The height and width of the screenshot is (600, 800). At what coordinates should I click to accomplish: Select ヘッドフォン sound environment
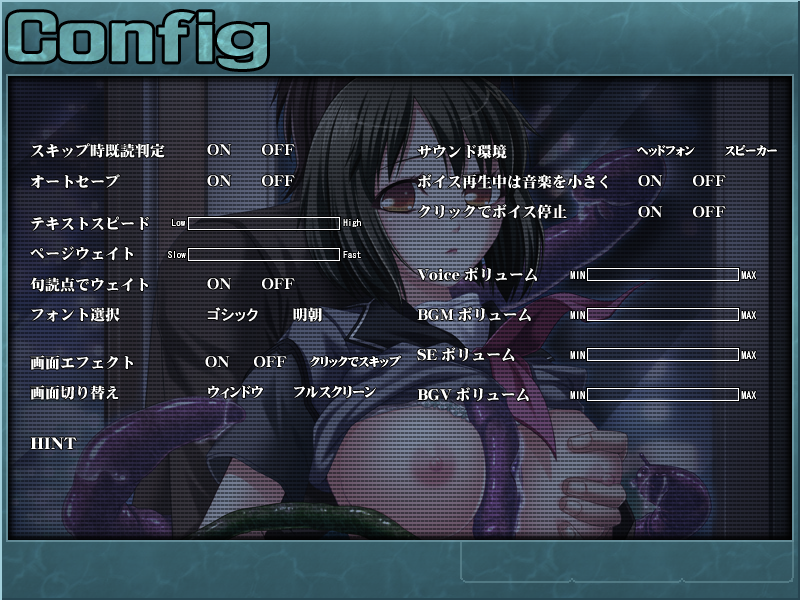click(665, 151)
